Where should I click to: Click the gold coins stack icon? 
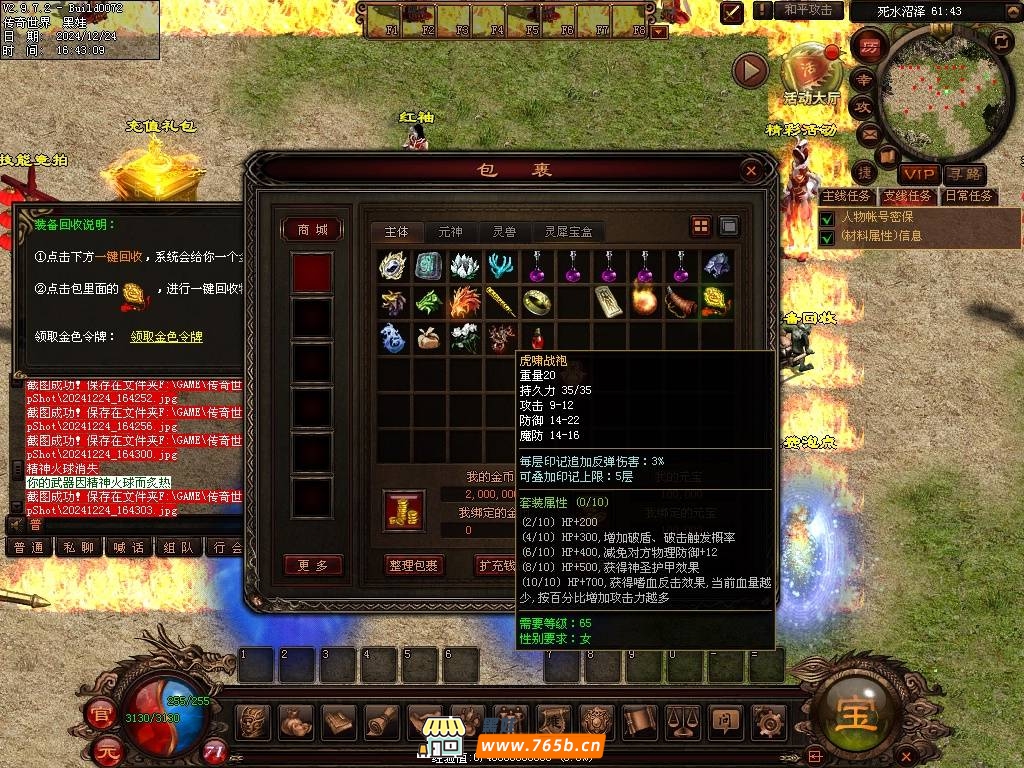pos(403,510)
